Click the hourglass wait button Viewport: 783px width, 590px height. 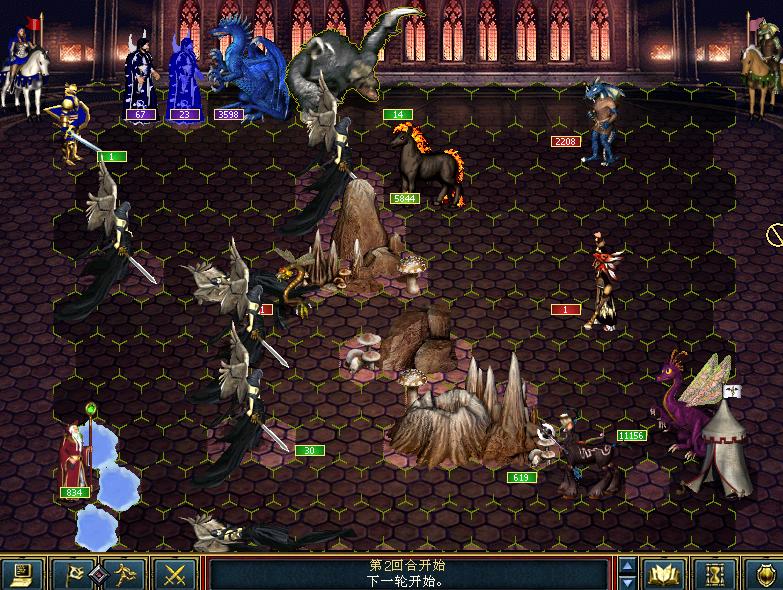714,574
